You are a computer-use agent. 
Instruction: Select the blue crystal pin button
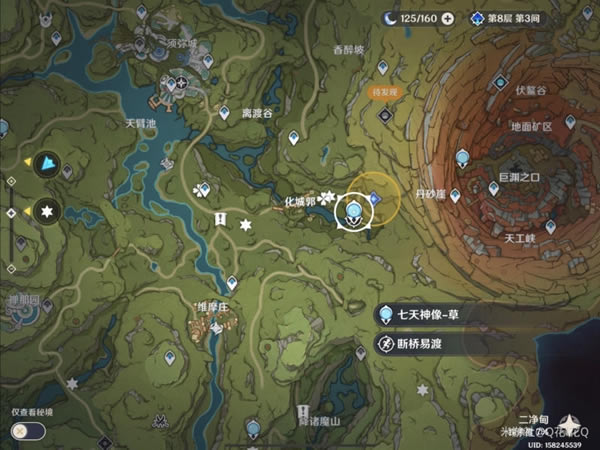(47, 165)
